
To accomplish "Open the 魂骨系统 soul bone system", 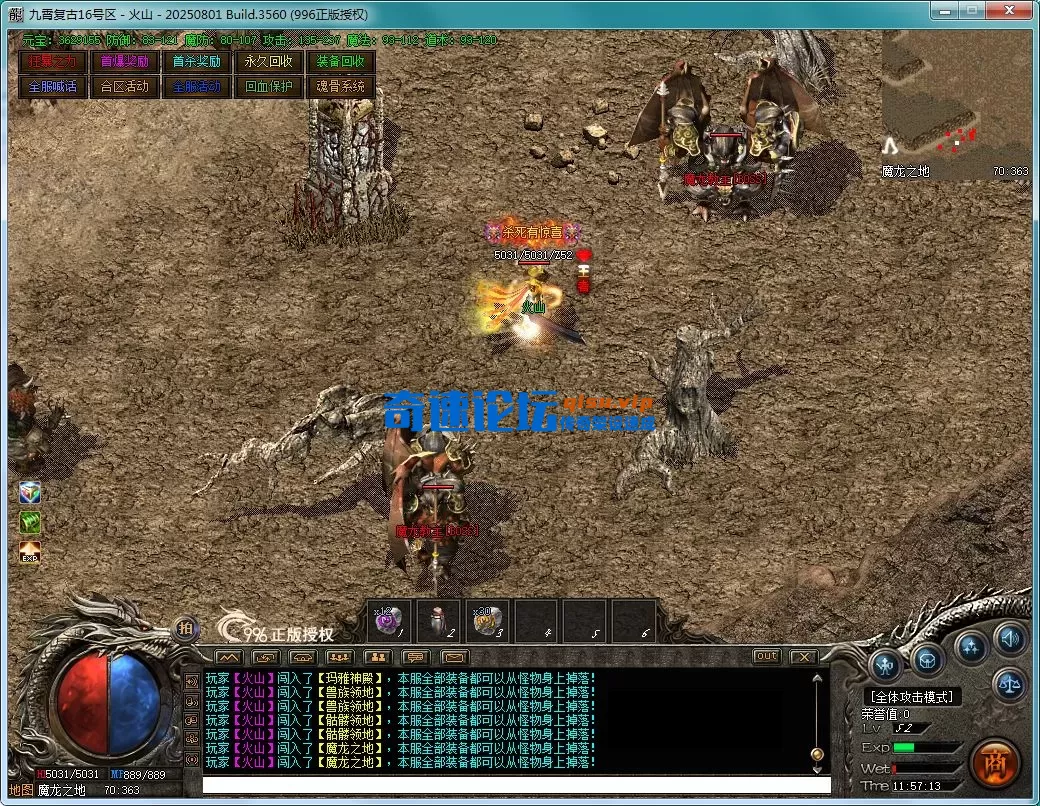I will 340,86.
